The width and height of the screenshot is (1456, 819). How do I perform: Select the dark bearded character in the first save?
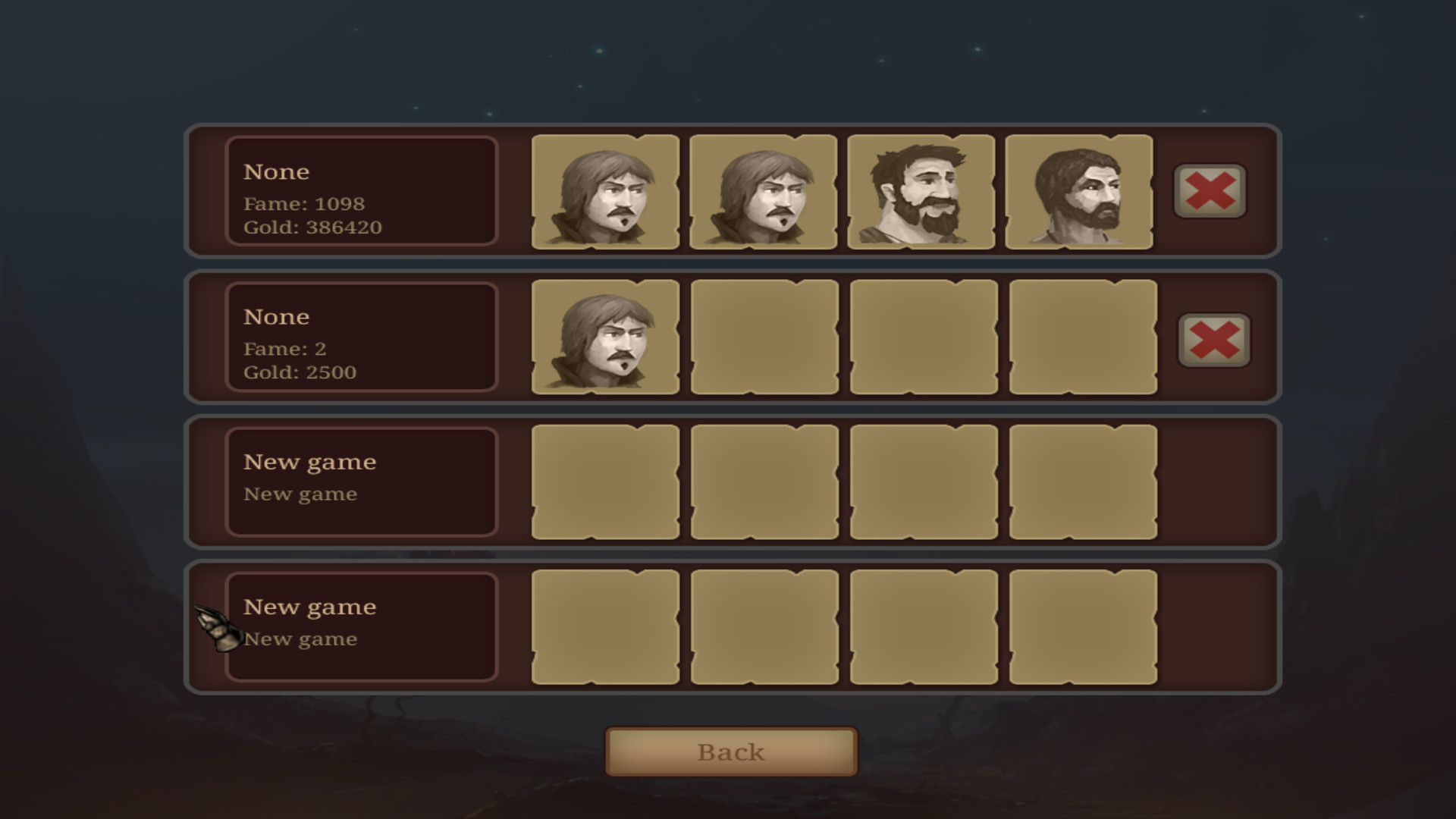coord(924,192)
